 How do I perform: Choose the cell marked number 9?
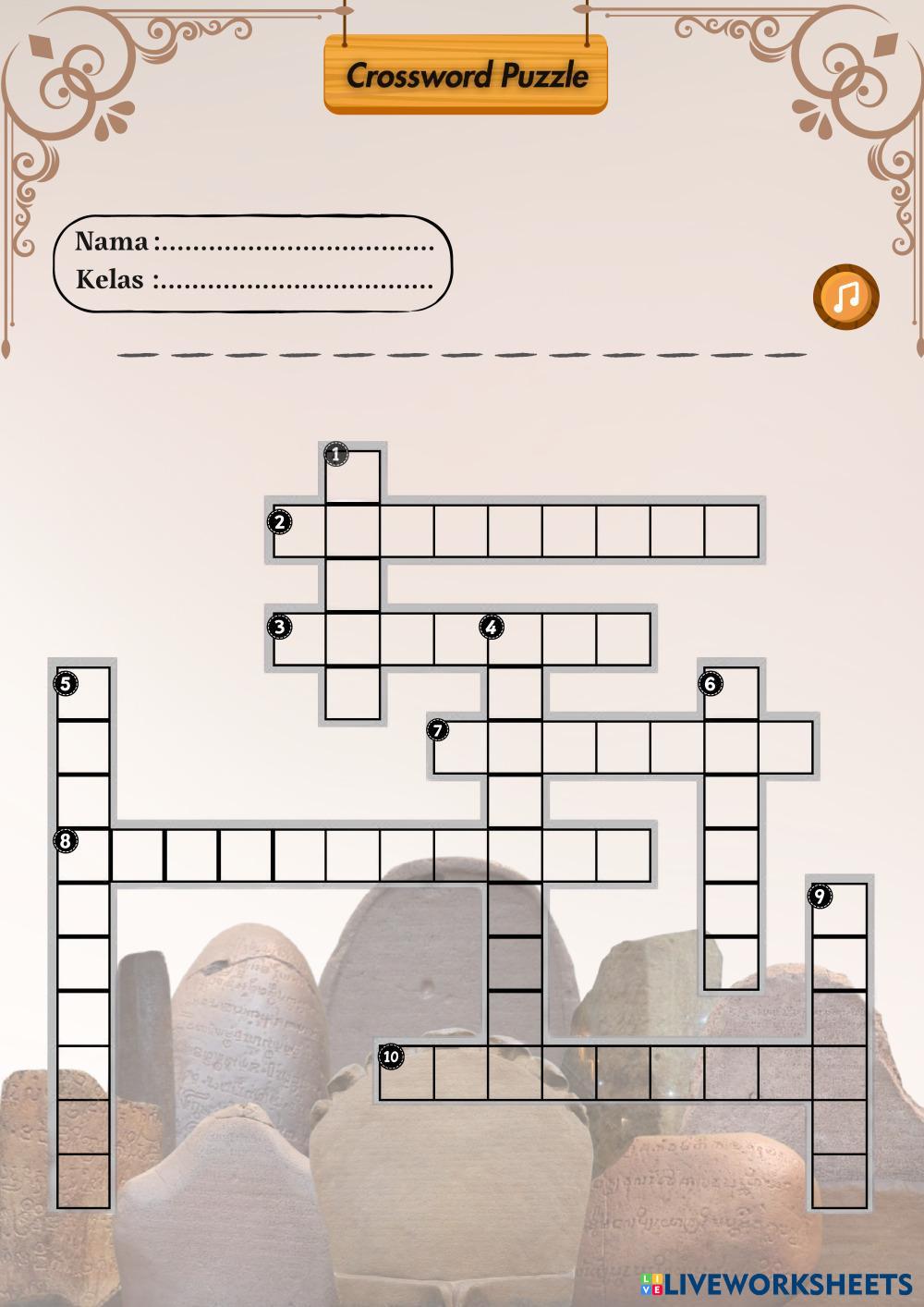point(839,910)
